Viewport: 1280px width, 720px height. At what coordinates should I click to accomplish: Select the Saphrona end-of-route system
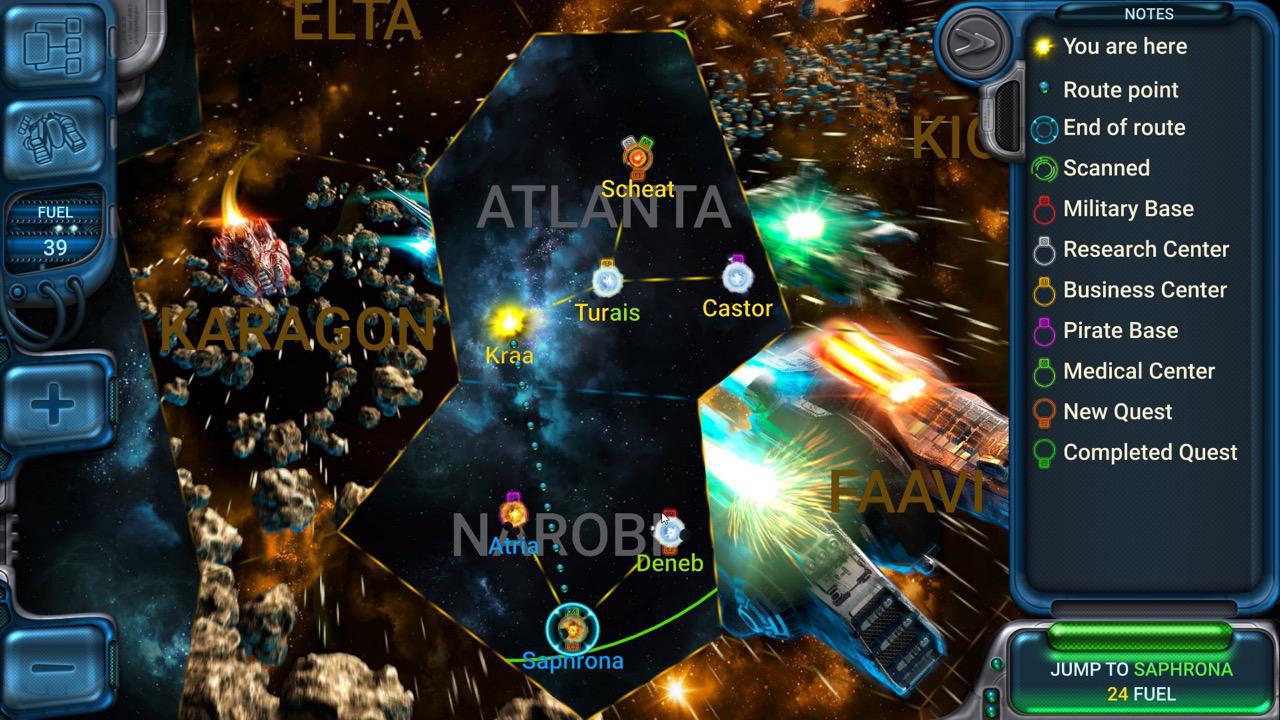[572, 630]
